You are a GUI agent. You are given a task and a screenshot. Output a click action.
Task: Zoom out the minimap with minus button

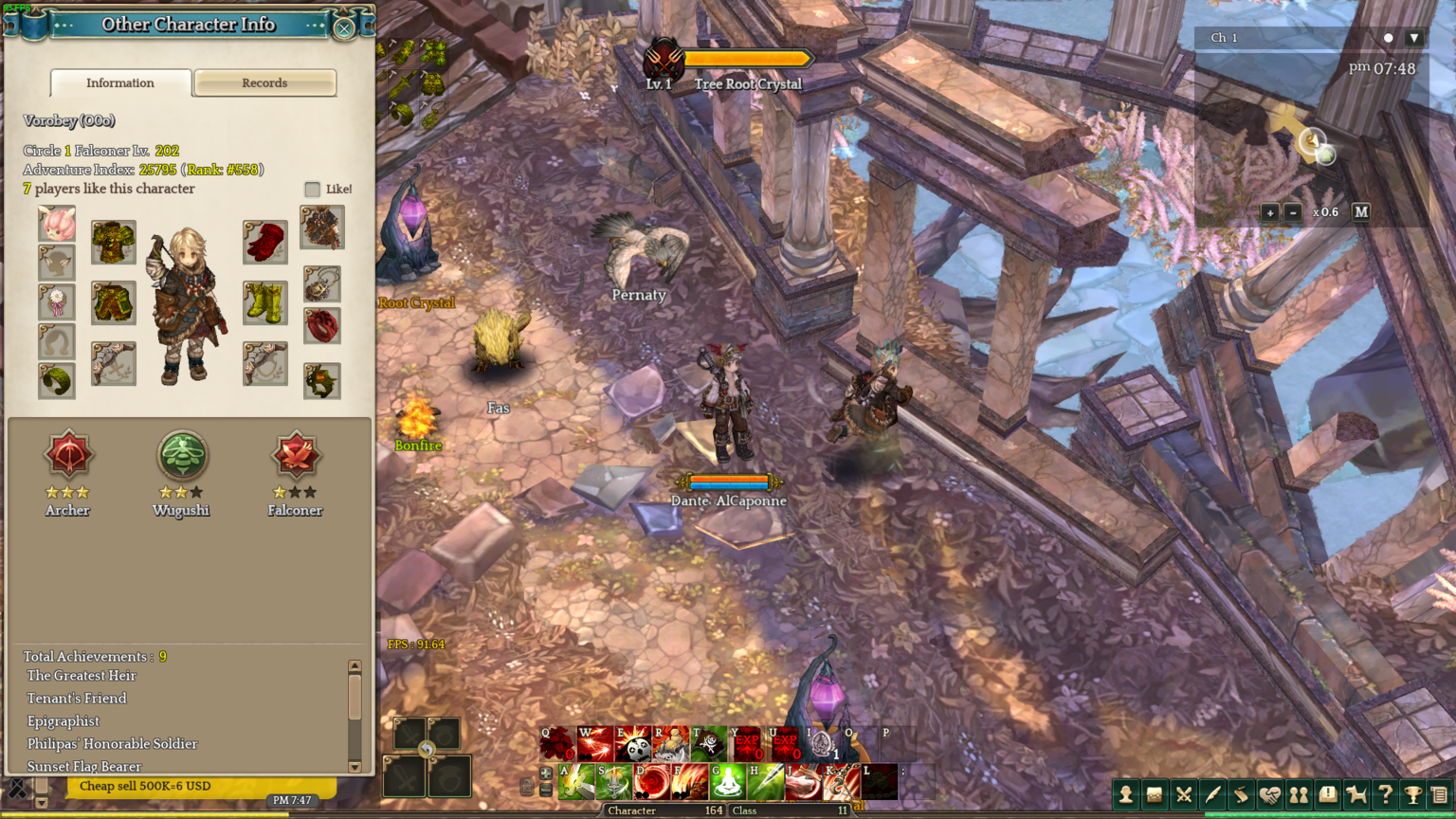pos(1293,212)
